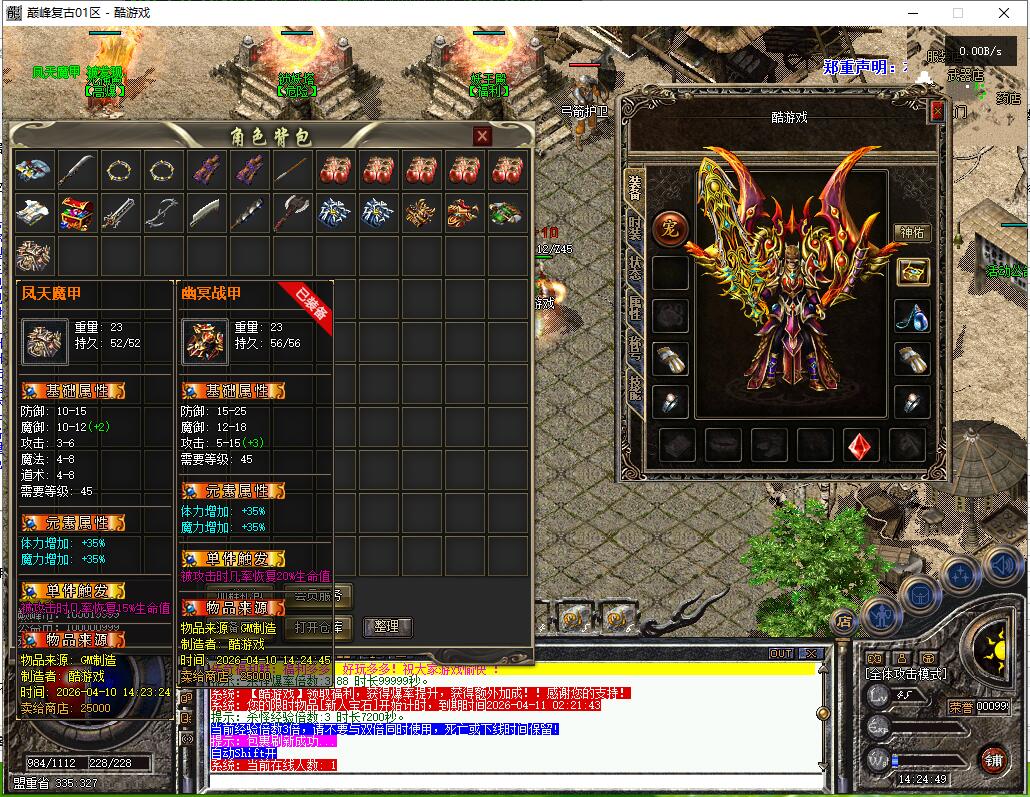Image resolution: width=1030 pixels, height=797 pixels.
Task: Open the warehouse with 打开仓库
Action: coord(319,627)
